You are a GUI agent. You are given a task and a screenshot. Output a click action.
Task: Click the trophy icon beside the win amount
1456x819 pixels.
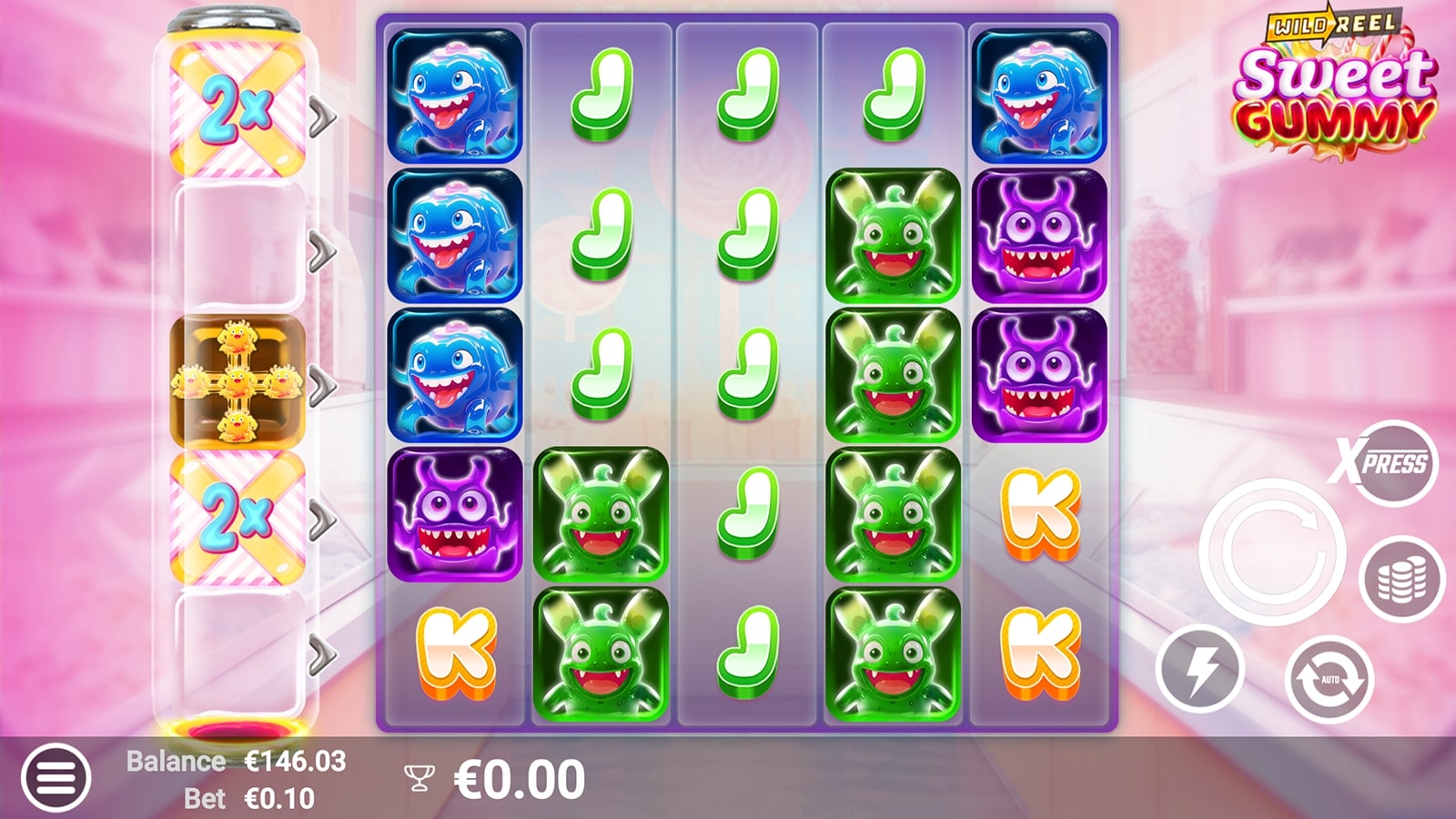point(419,776)
